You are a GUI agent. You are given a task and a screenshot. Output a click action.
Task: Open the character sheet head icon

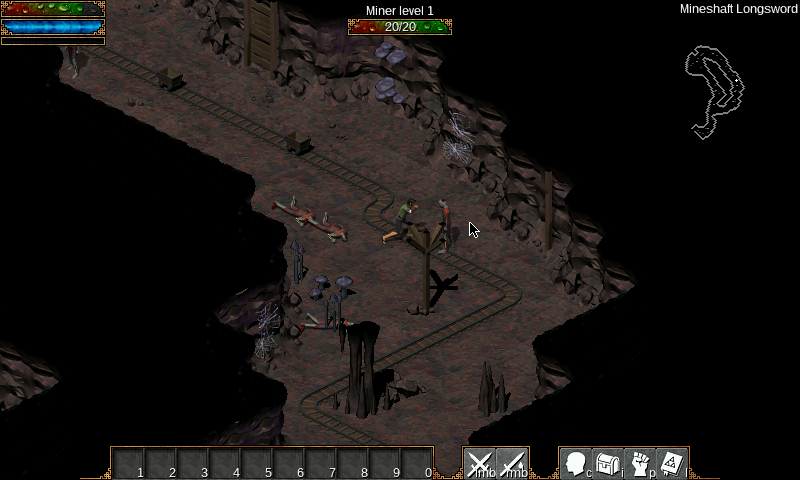[x=575, y=464]
